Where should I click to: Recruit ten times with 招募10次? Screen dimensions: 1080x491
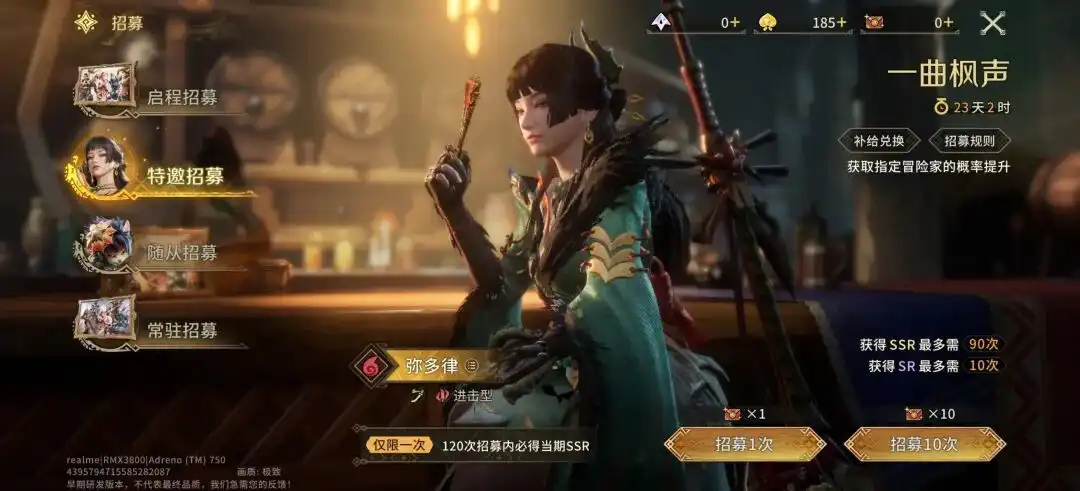[x=924, y=444]
